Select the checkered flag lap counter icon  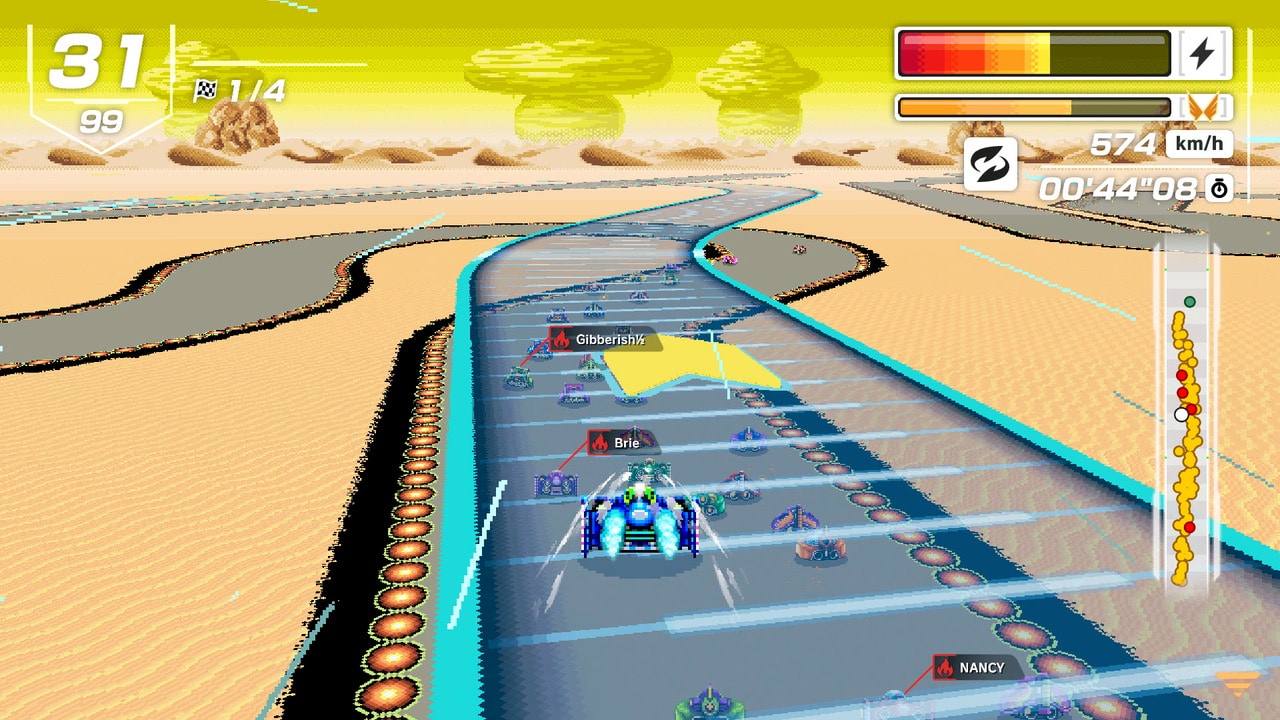[206, 91]
